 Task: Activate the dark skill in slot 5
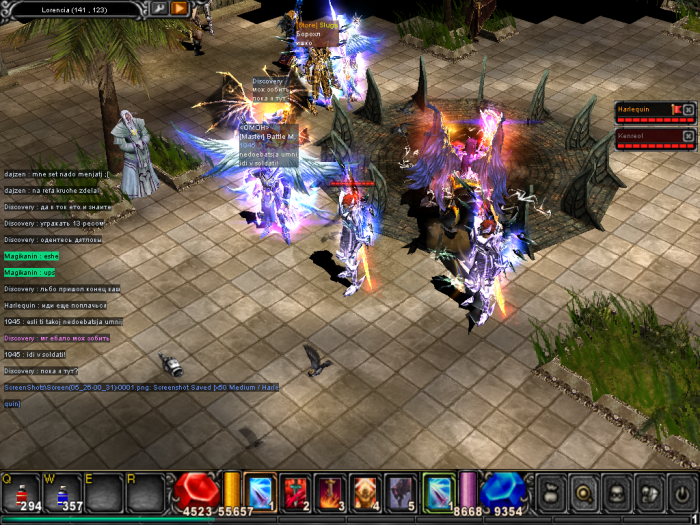pyautogui.click(x=401, y=491)
